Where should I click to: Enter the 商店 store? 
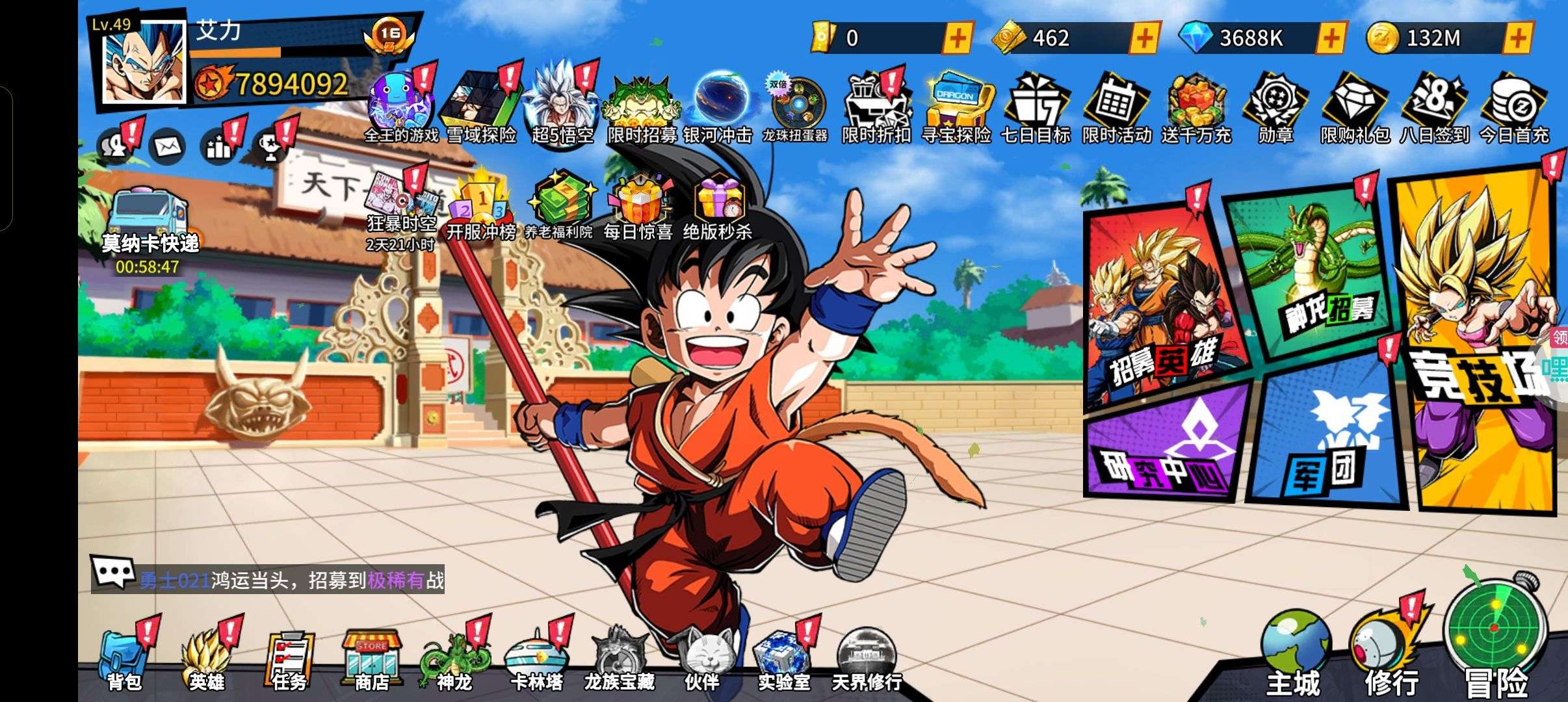pos(371,660)
